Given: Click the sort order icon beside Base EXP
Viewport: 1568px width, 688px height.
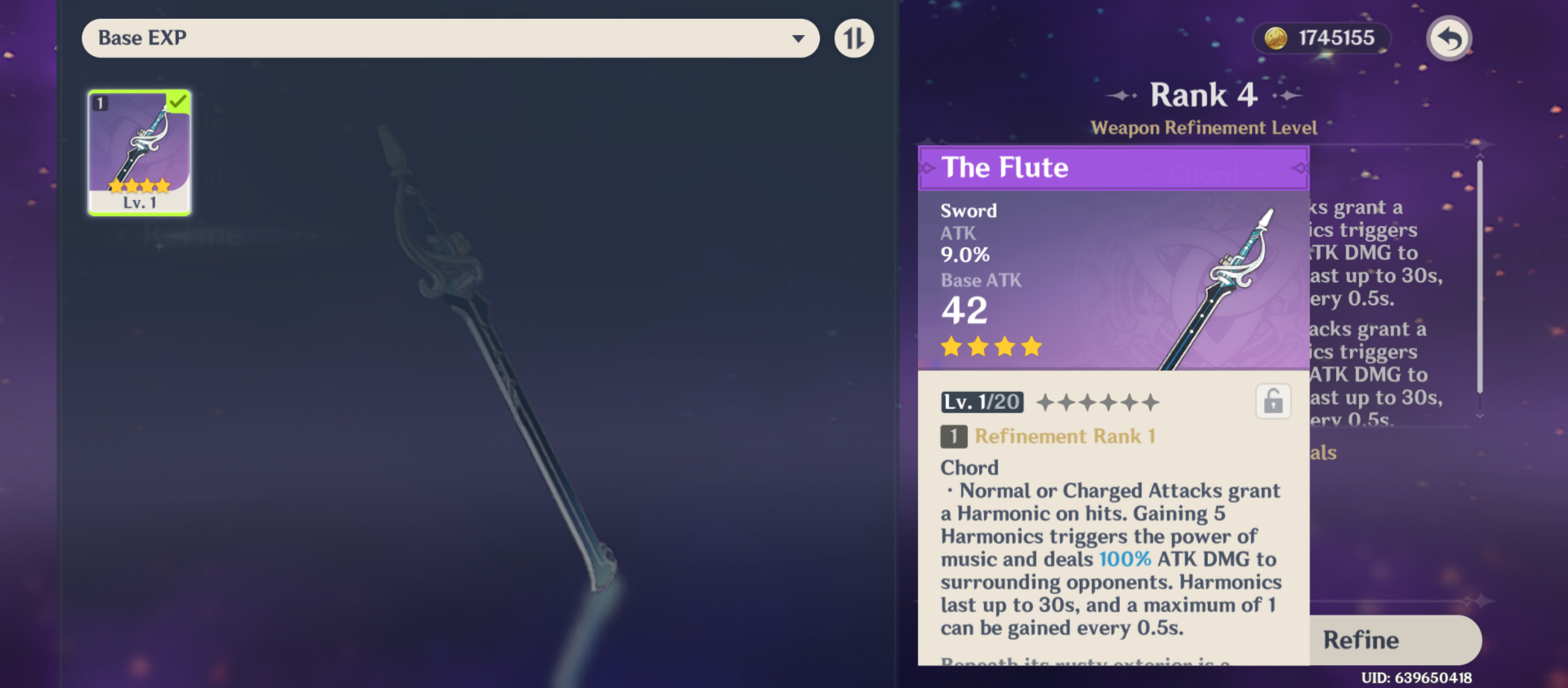Looking at the screenshot, I should [x=854, y=38].
